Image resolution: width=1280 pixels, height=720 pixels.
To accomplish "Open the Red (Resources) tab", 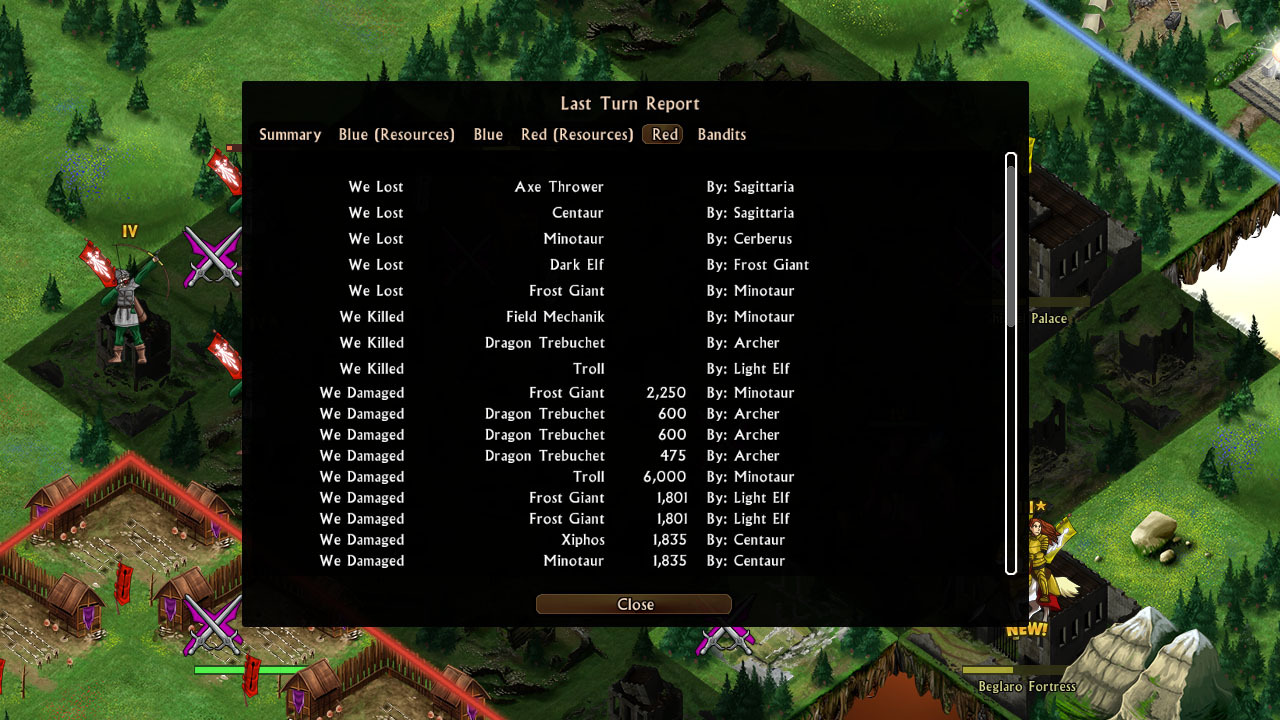I will pyautogui.click(x=577, y=134).
